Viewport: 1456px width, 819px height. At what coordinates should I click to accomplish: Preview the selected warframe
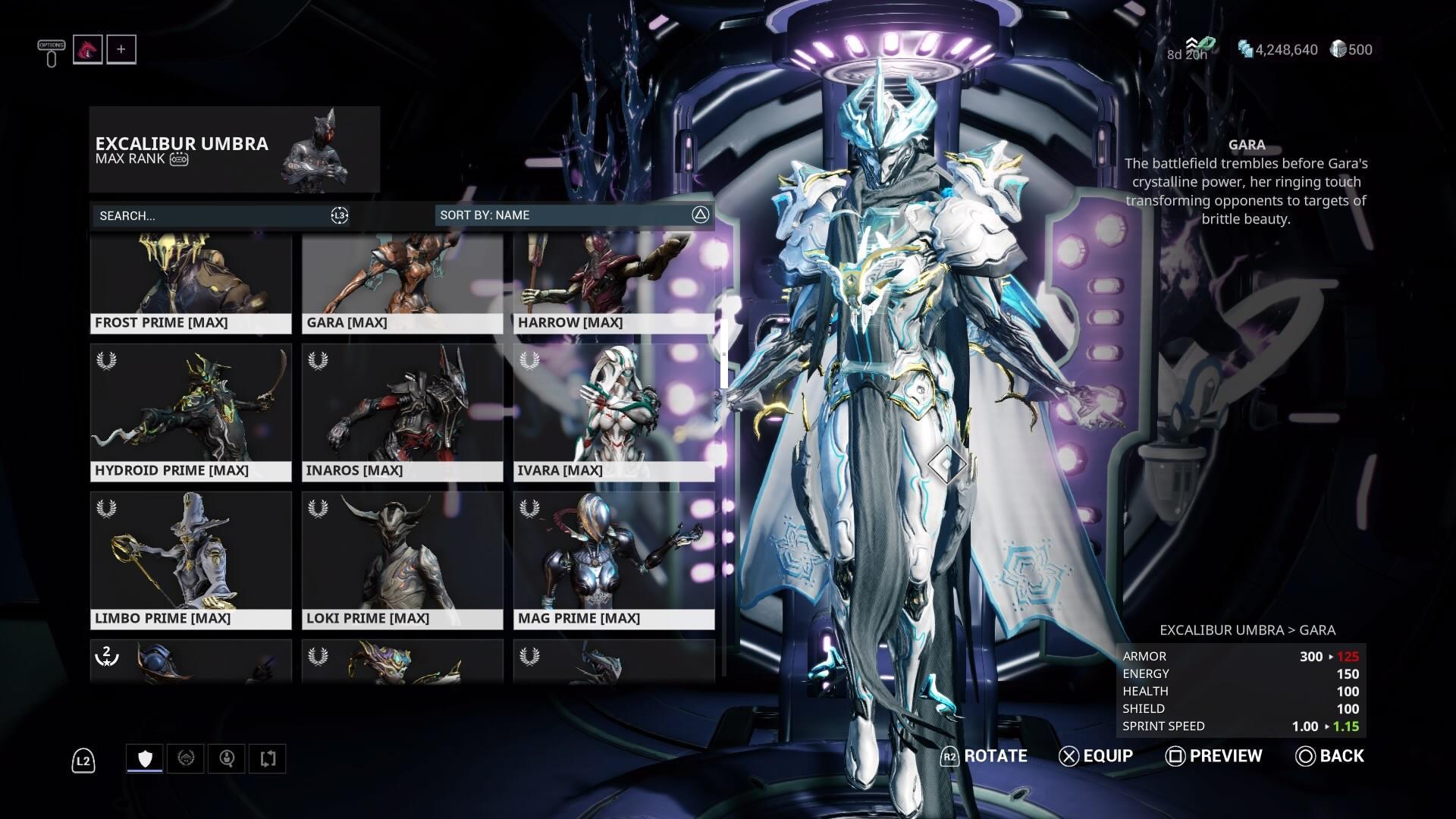pos(1214,756)
